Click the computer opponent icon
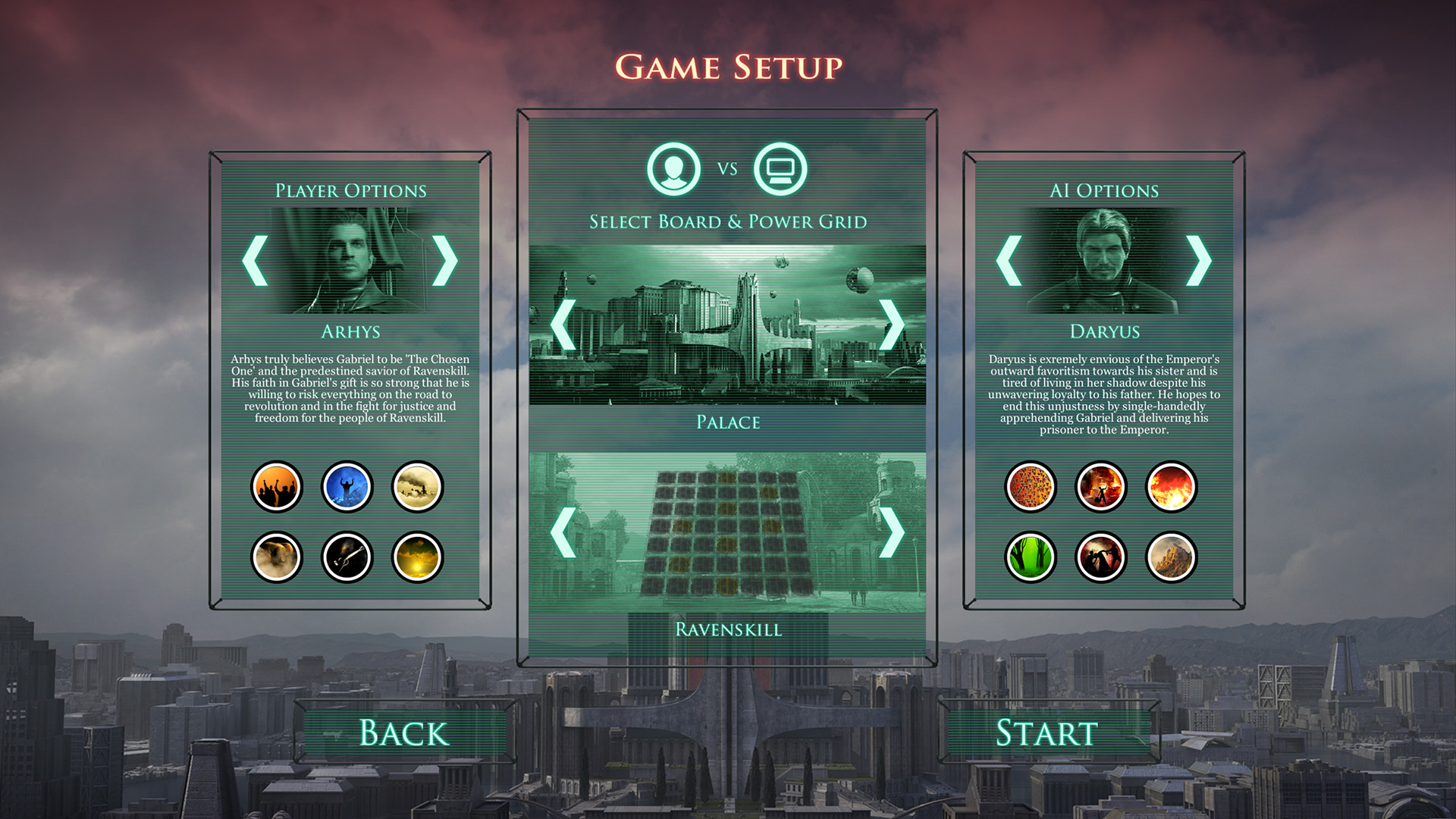Screen dimensions: 1456x819 [781, 171]
